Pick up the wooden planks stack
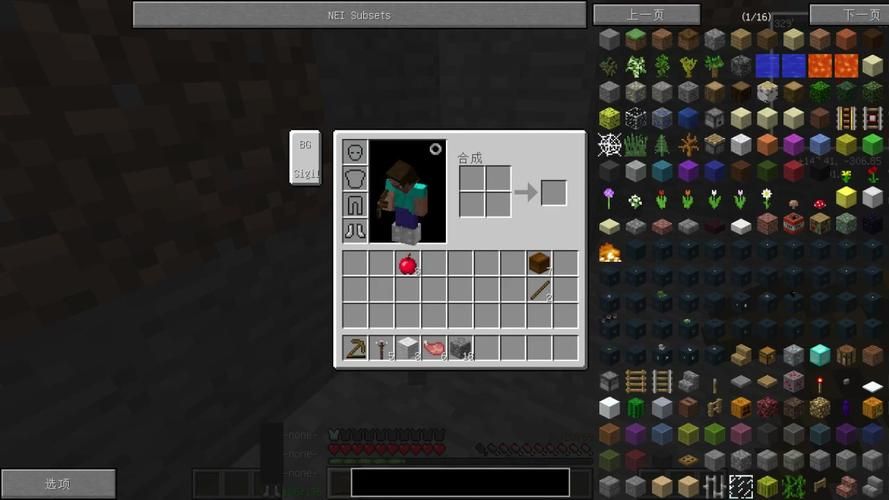This screenshot has height=500, width=889. (x=539, y=263)
